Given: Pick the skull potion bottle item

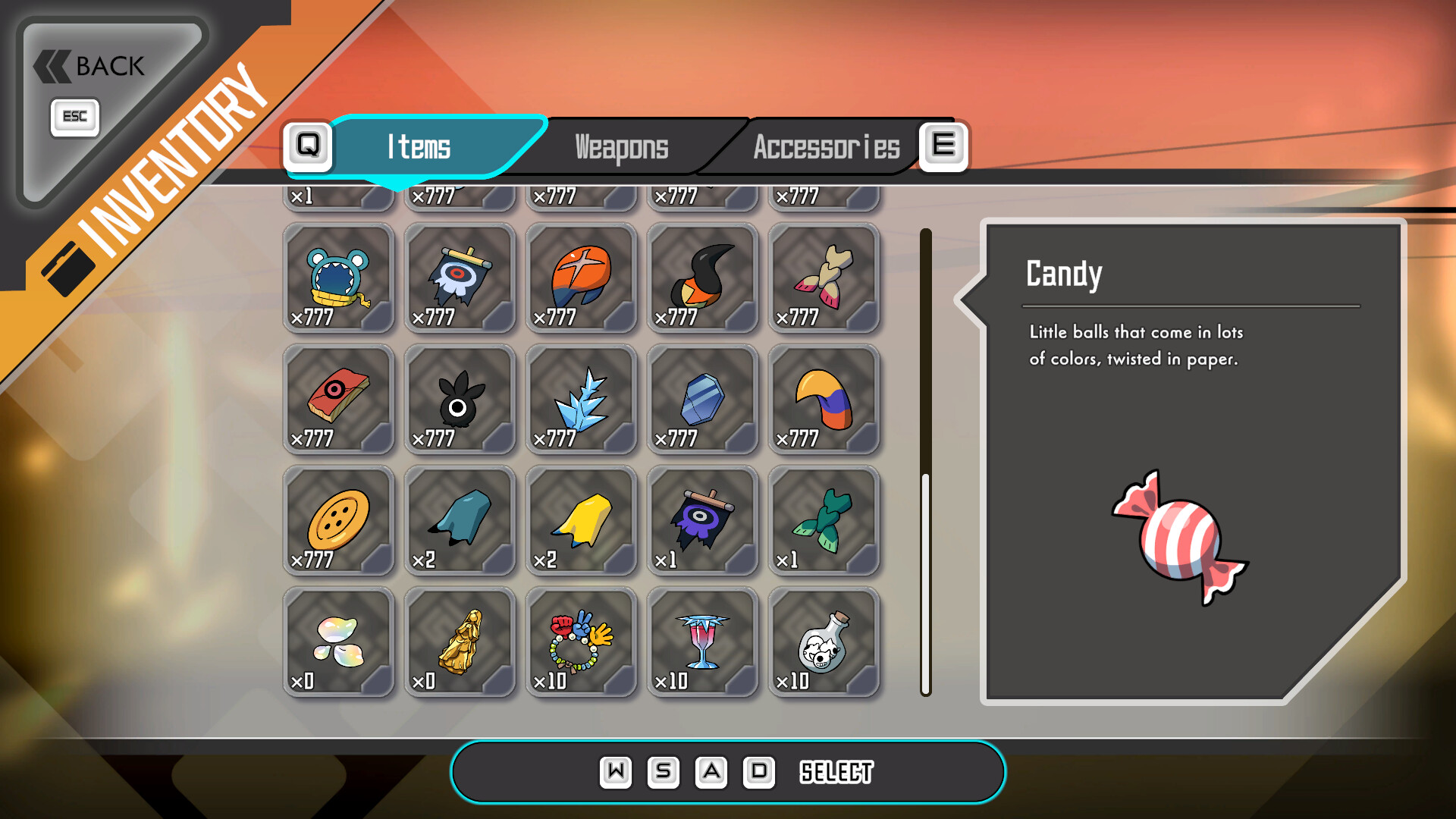Looking at the screenshot, I should click(824, 642).
